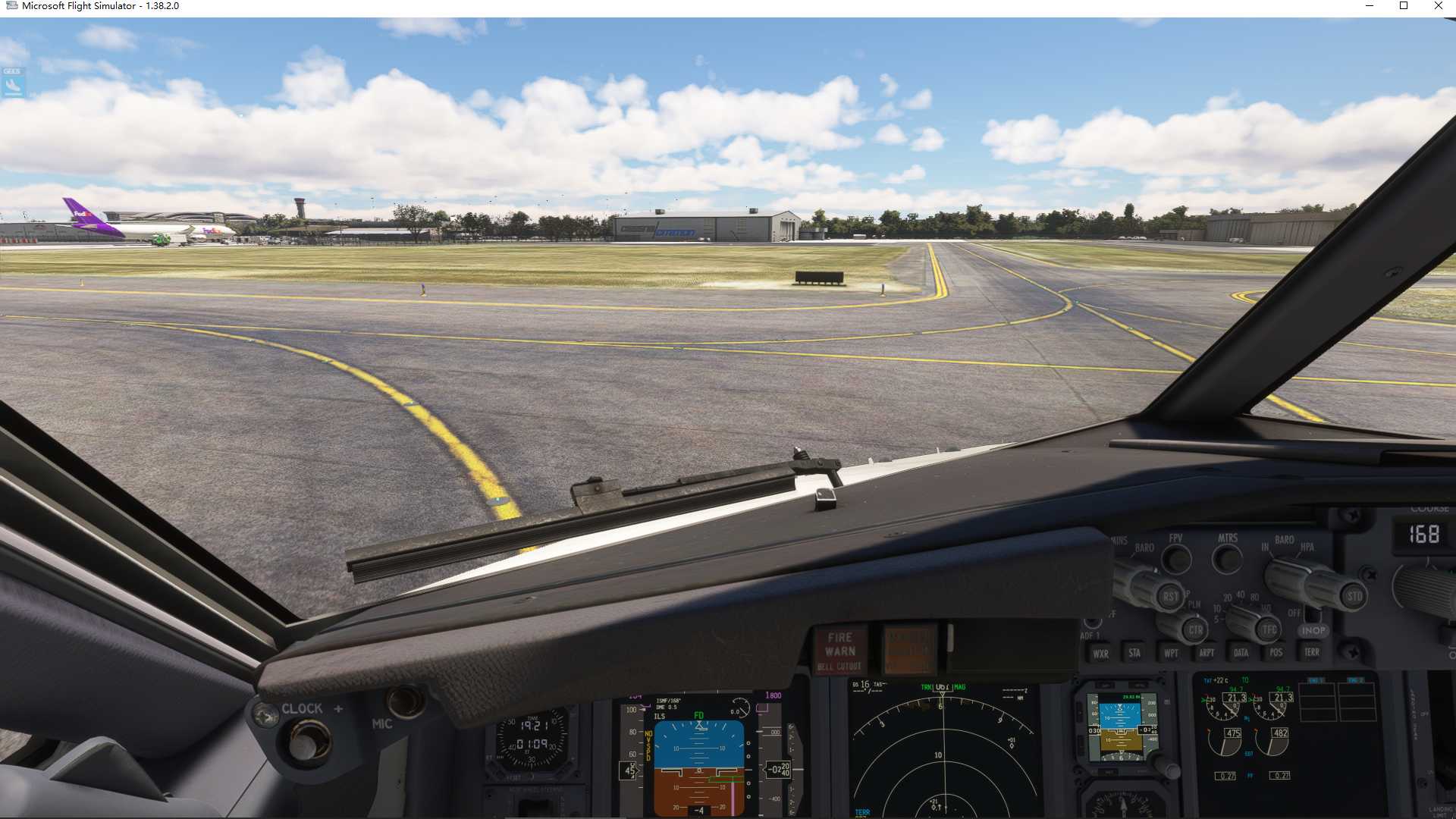
Task: Activate terrain display using the TERR button
Action: click(x=1312, y=652)
